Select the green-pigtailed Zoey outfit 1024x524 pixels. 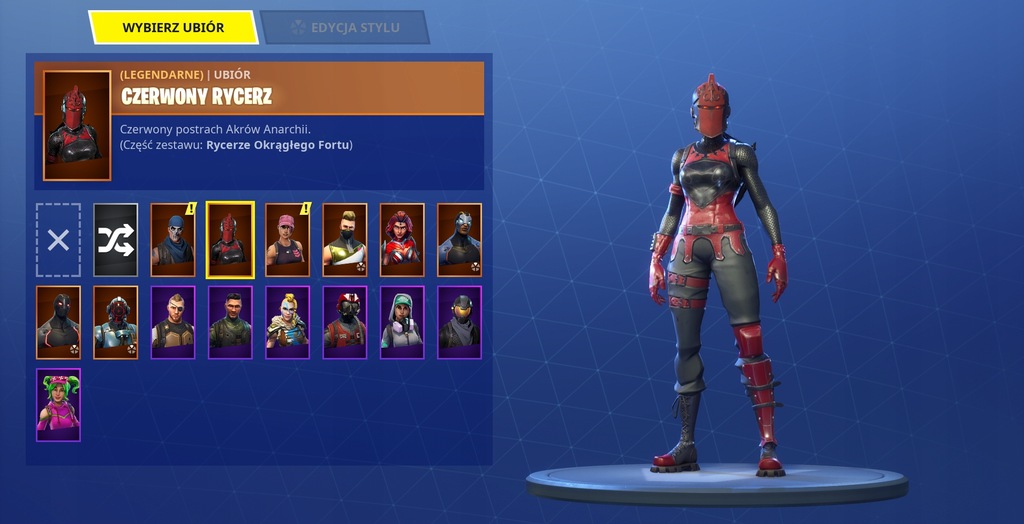[x=59, y=404]
